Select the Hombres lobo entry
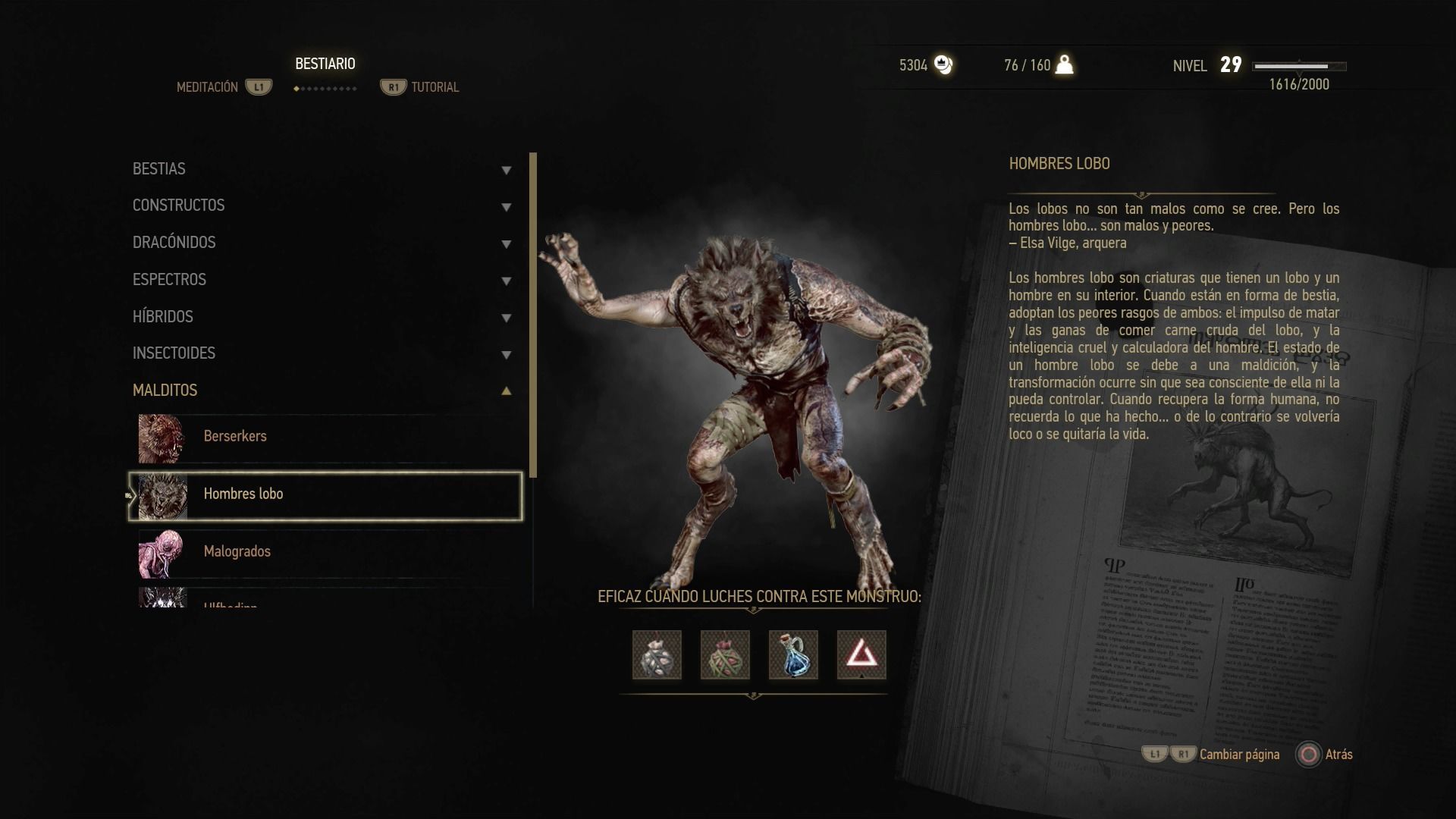The width and height of the screenshot is (1456, 819). (x=326, y=495)
